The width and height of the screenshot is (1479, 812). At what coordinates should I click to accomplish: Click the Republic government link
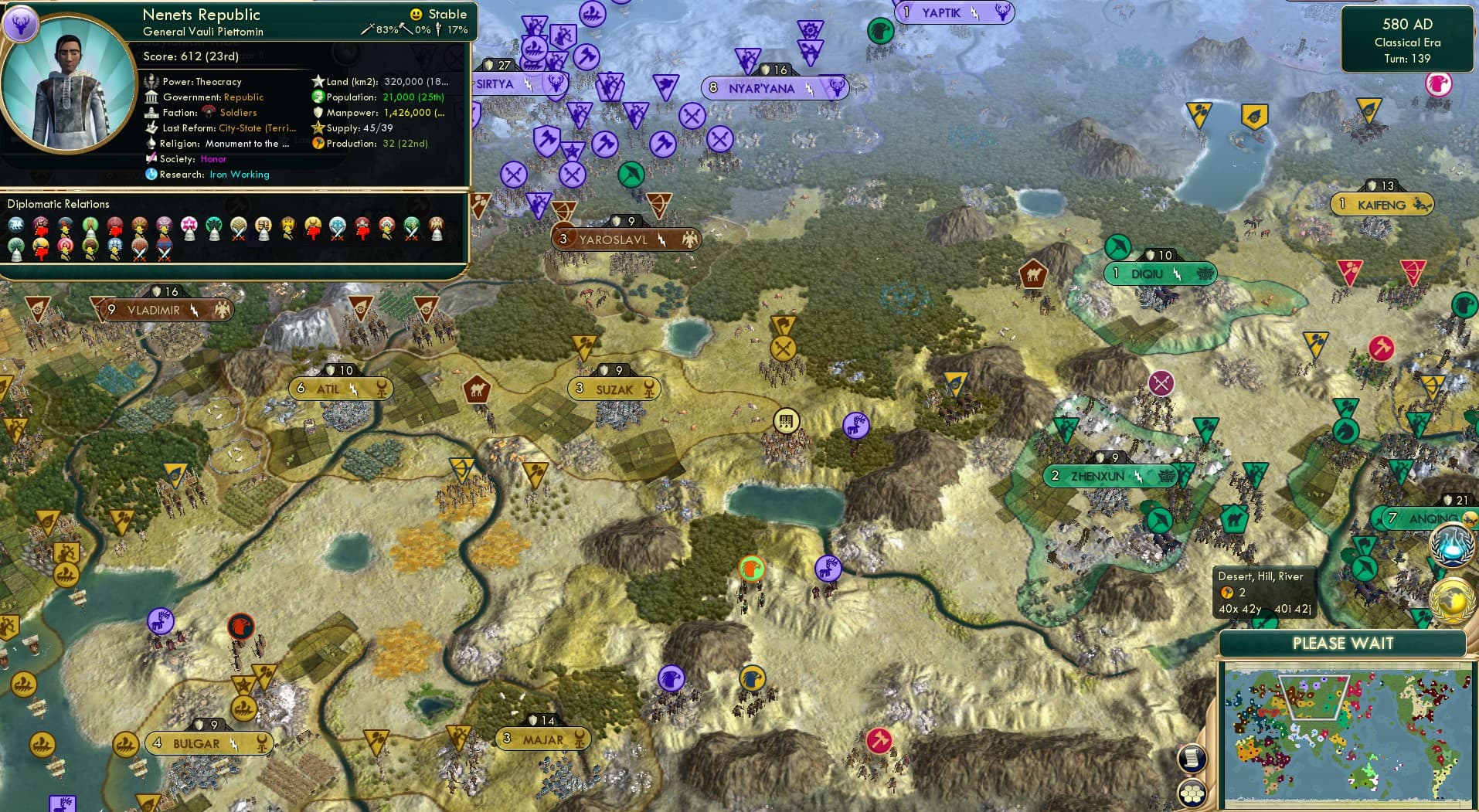[243, 97]
